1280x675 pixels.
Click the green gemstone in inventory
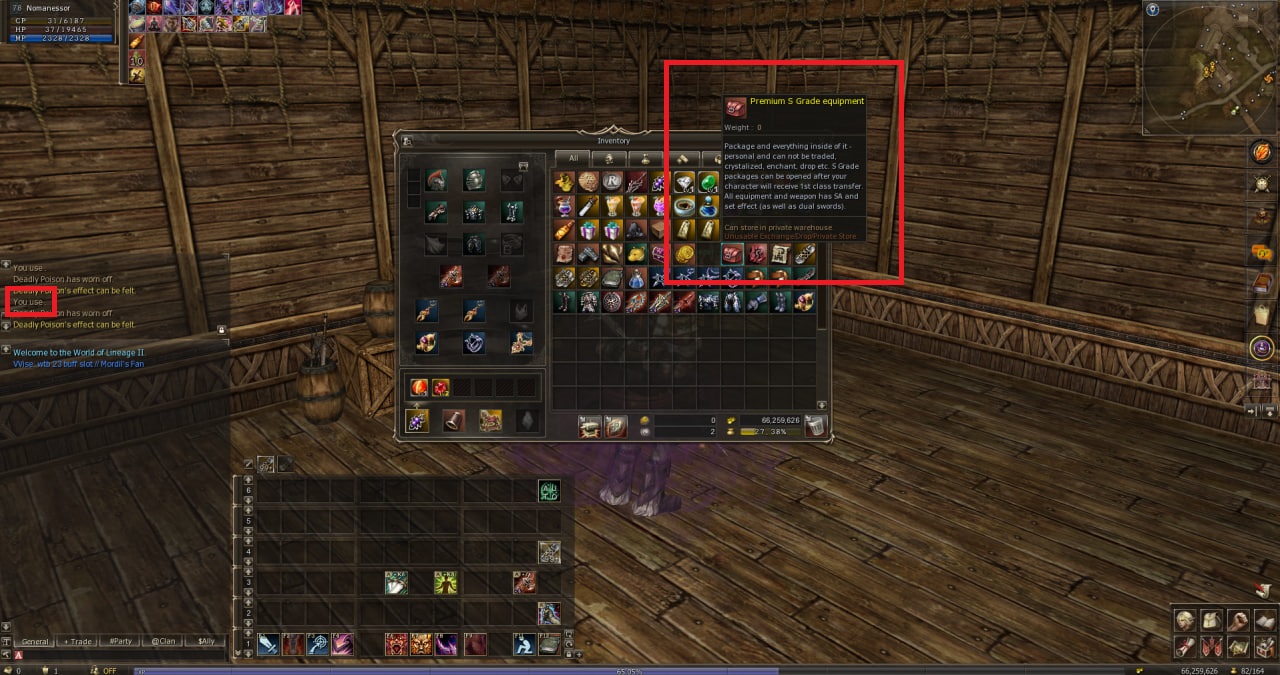pyautogui.click(x=709, y=182)
